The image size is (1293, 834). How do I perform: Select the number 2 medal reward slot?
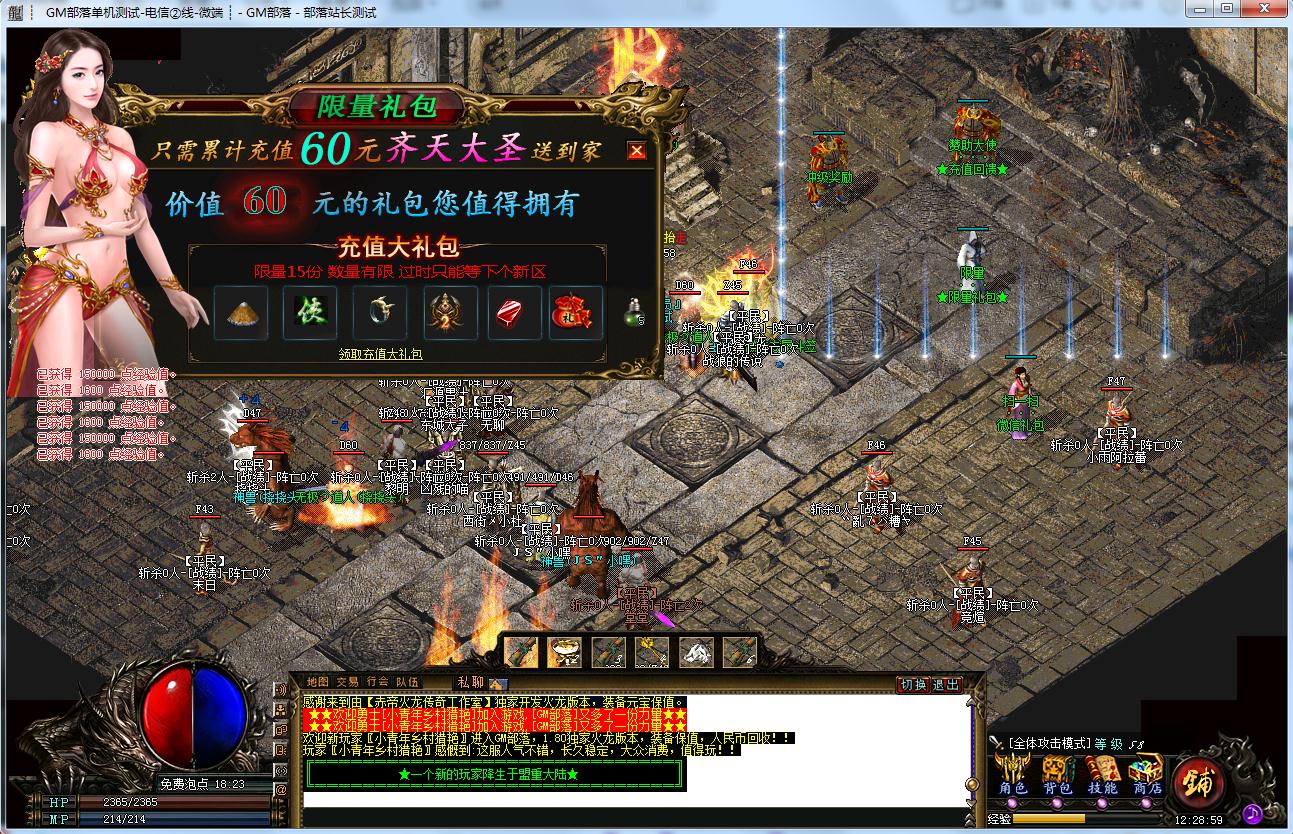pyautogui.click(x=448, y=313)
